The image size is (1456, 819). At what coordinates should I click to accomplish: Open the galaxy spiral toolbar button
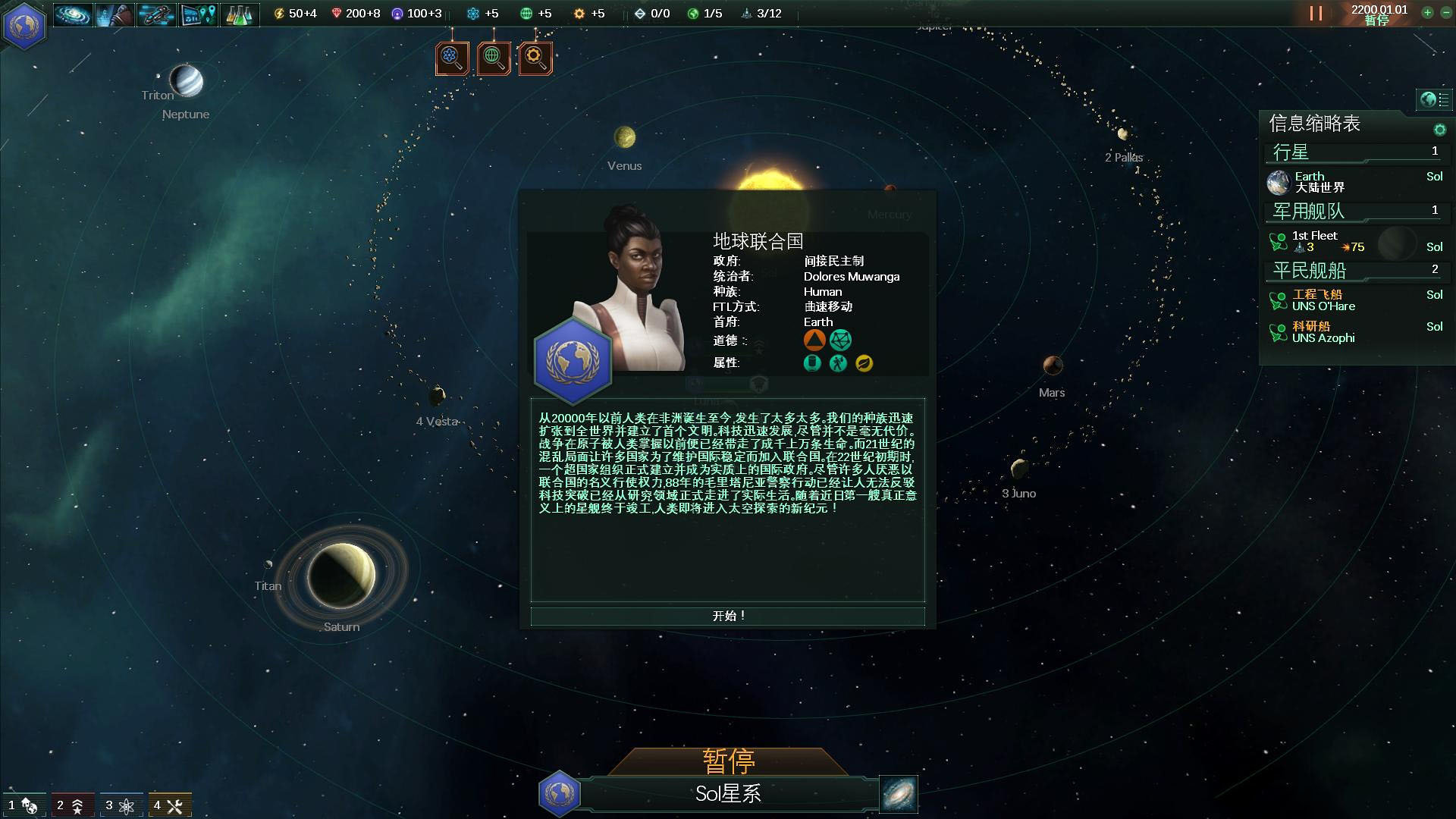point(74,14)
